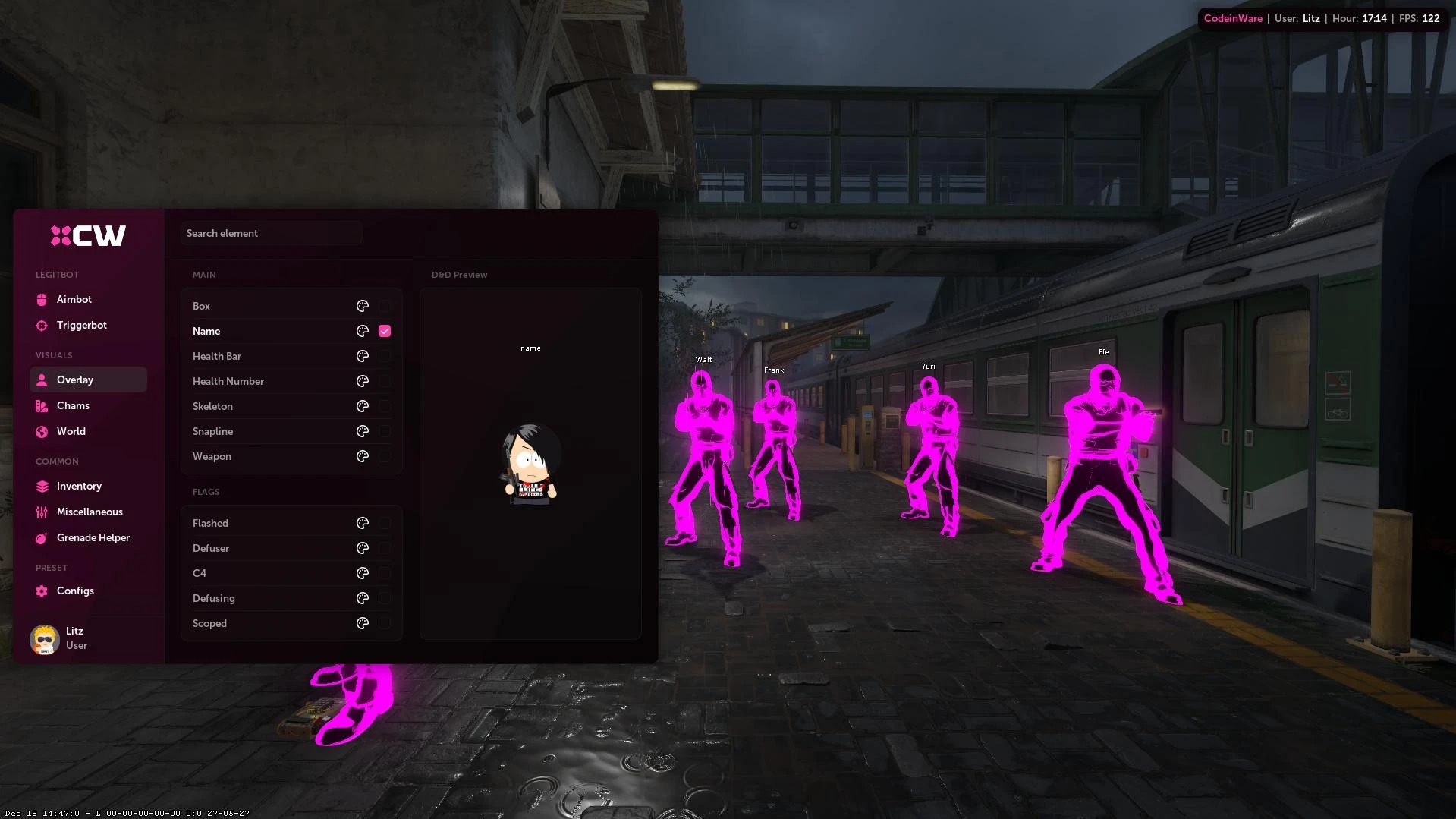The image size is (1456, 819).
Task: Select the Aimbot mouse icon in the sidebar
Action: click(42, 299)
